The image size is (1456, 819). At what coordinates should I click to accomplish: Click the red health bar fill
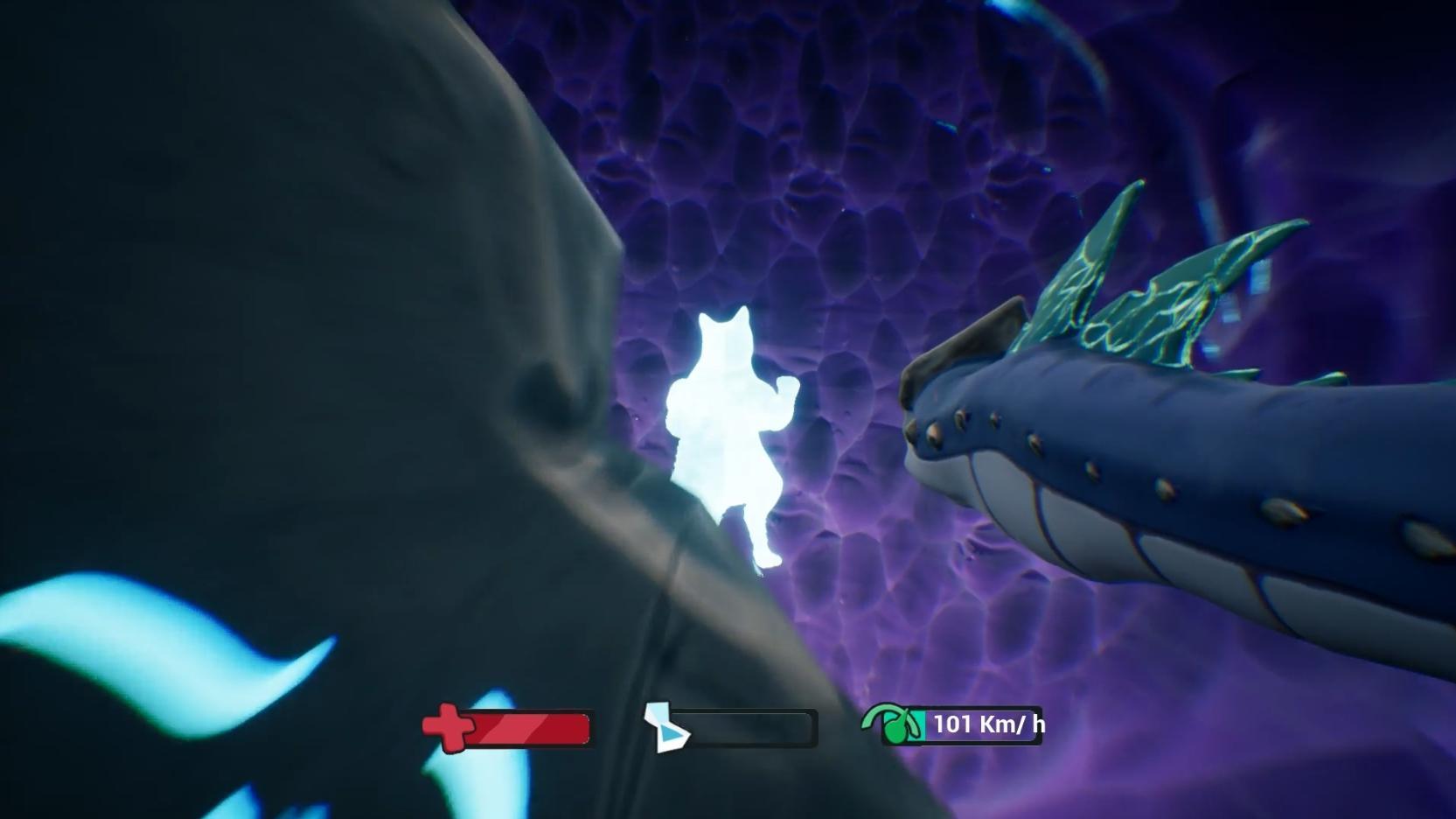pos(529,727)
